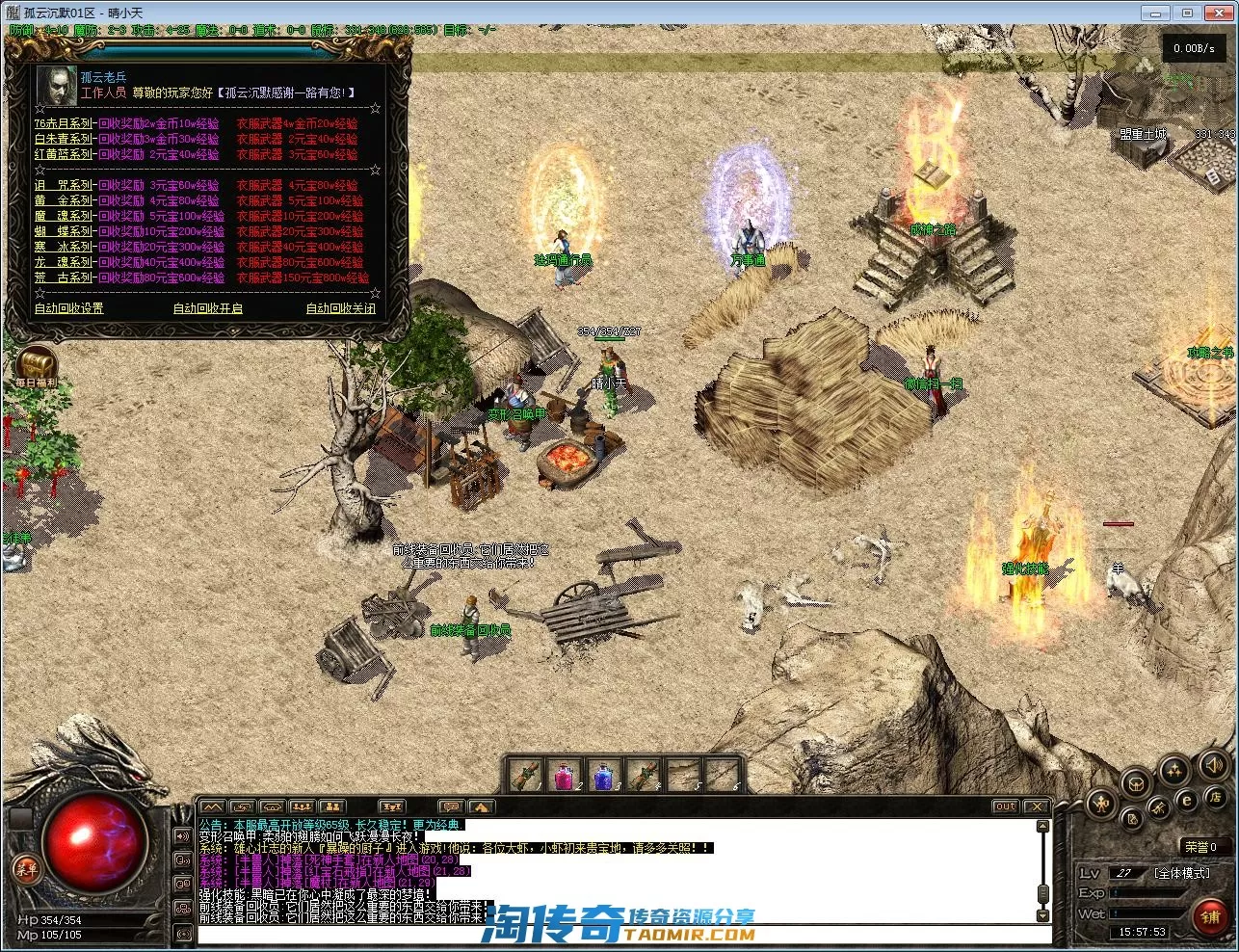The height and width of the screenshot is (952, 1239).
Task: Click the round red 菜单 menu button
Action: tap(26, 870)
